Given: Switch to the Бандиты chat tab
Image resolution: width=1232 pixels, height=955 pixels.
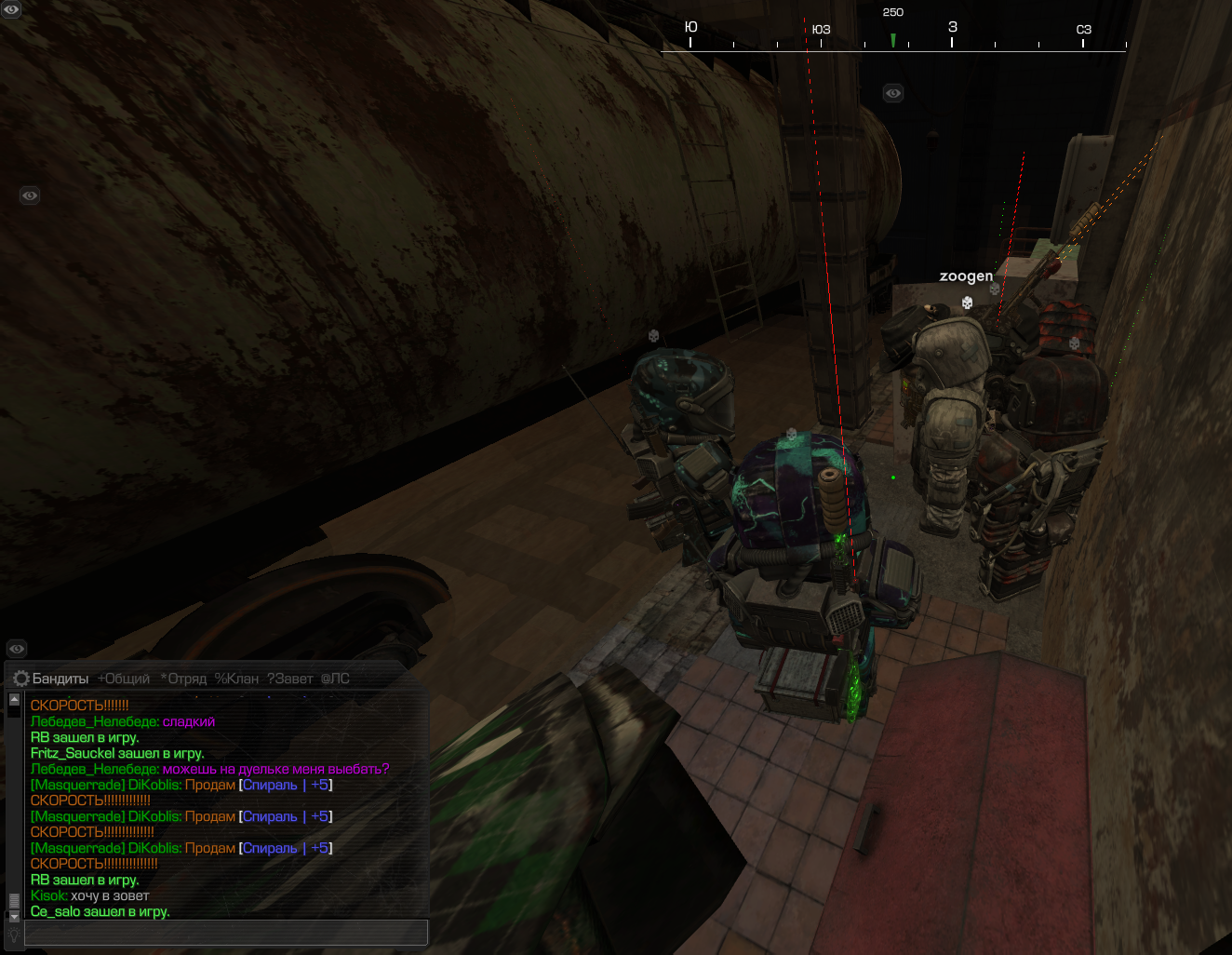Looking at the screenshot, I should point(60,679).
